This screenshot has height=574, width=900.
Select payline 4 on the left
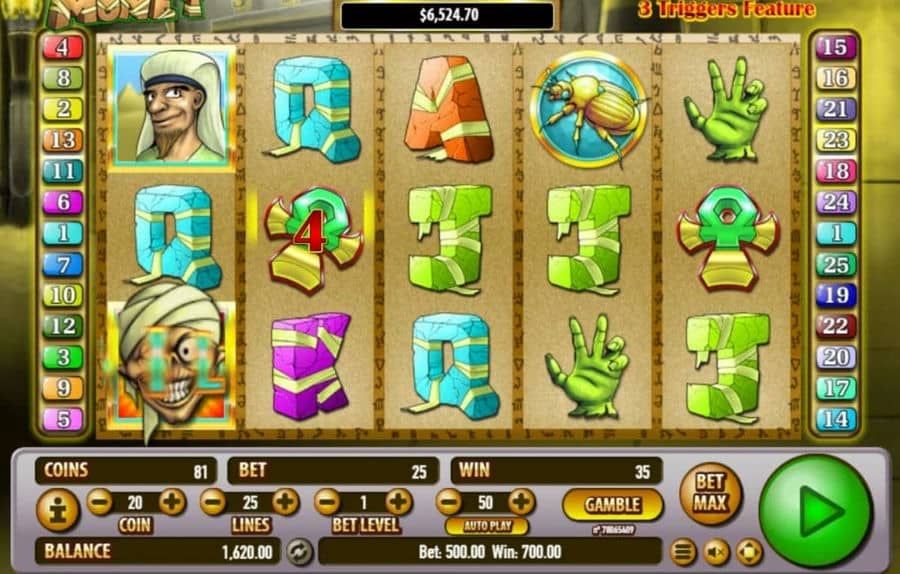tap(62, 47)
